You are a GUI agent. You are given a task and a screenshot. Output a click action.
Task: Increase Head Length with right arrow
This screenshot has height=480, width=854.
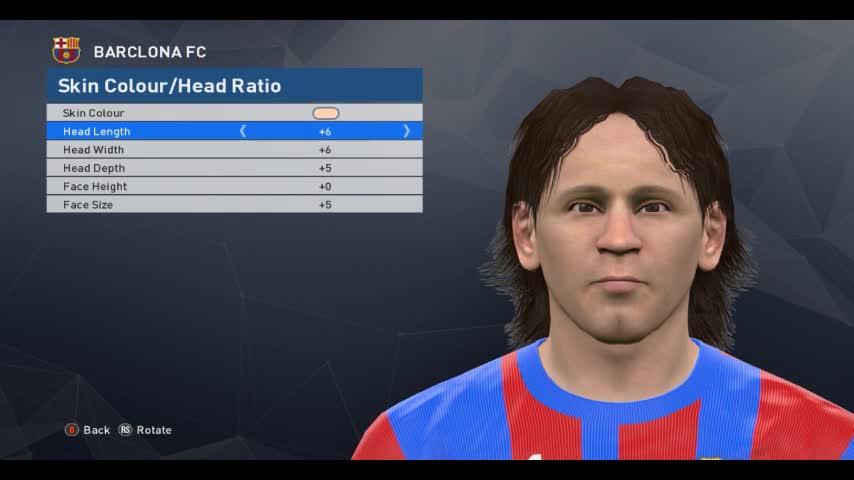406,131
